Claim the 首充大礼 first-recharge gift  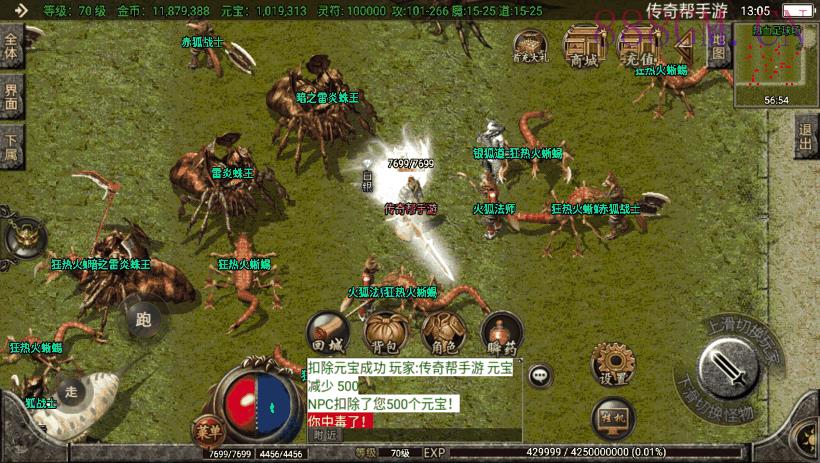coord(531,48)
